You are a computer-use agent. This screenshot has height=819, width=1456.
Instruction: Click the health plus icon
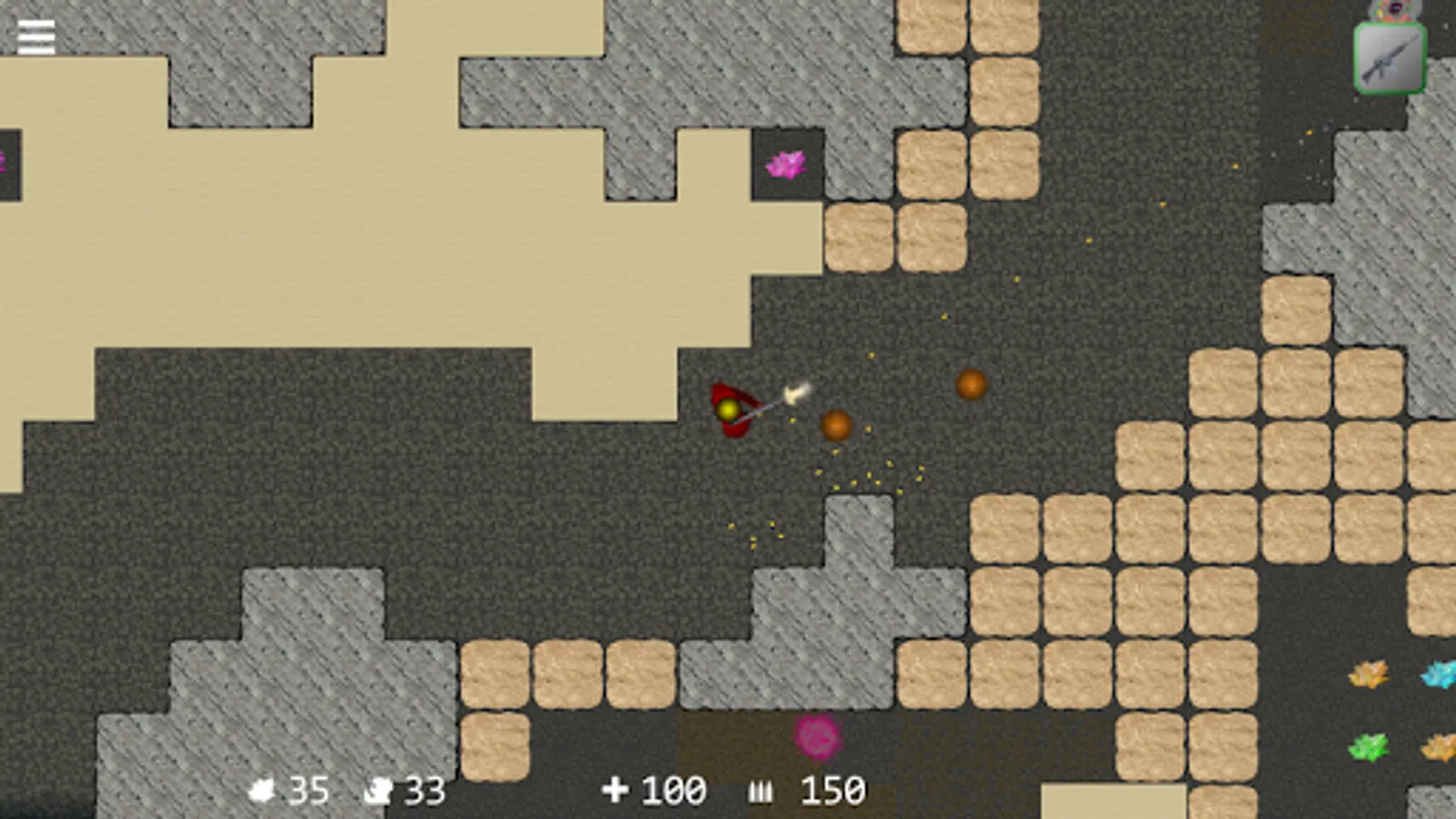click(x=618, y=788)
